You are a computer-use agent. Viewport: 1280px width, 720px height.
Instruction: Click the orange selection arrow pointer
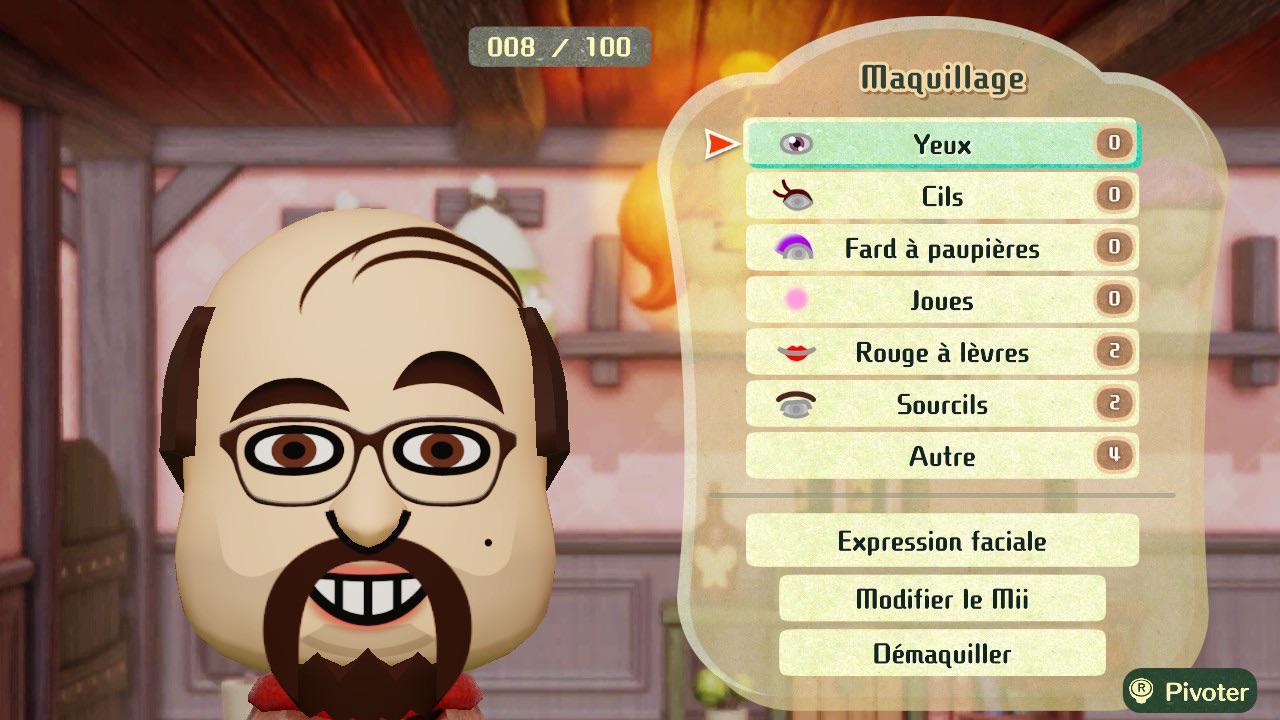tap(716, 143)
